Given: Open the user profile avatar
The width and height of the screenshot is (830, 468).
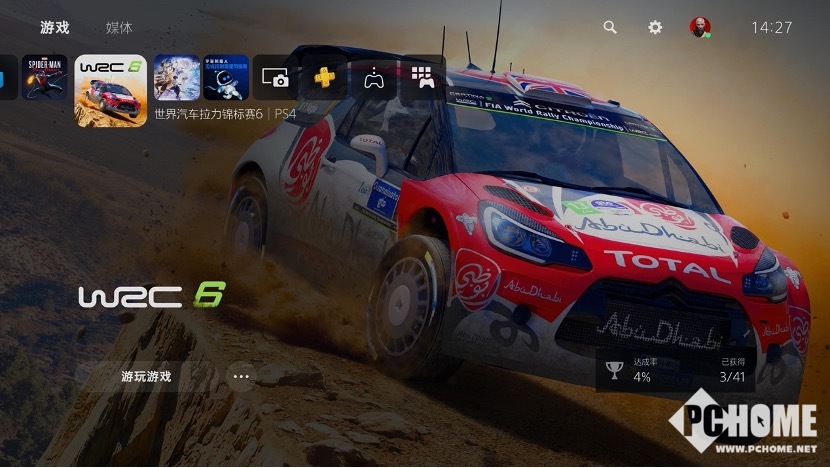Looking at the screenshot, I should pos(700,28).
